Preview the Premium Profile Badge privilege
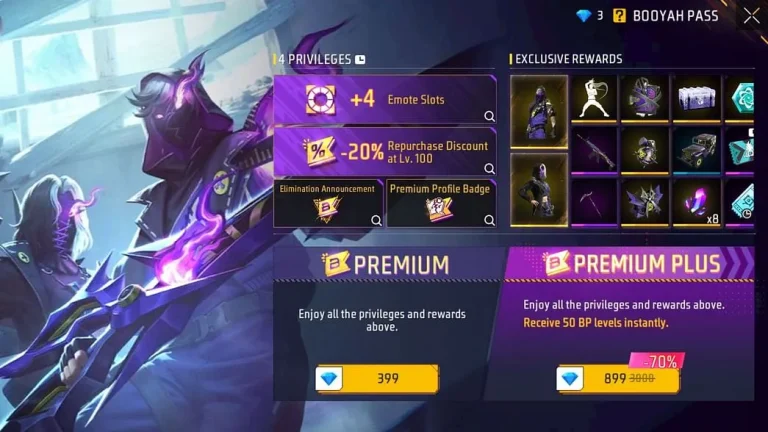768x432 pixels. point(440,203)
